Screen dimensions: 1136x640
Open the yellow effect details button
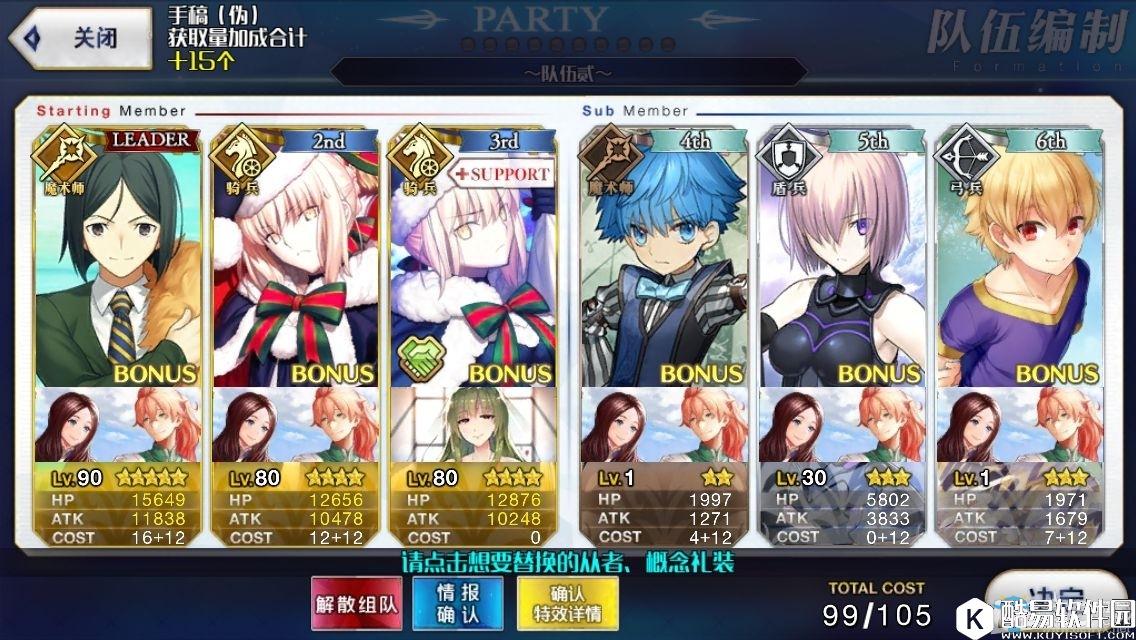coord(567,604)
